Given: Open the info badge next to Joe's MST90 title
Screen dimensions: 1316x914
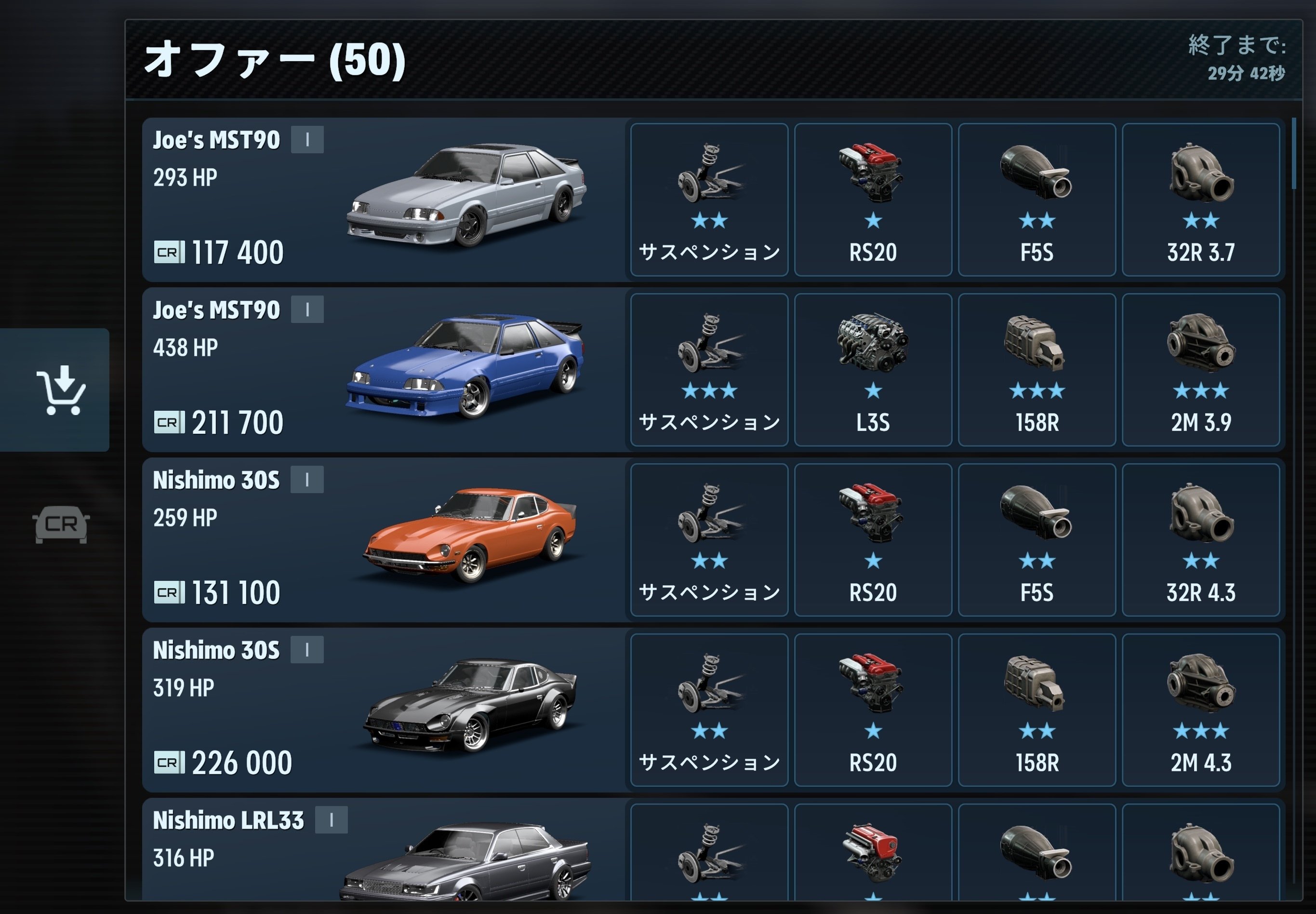Looking at the screenshot, I should (x=308, y=139).
